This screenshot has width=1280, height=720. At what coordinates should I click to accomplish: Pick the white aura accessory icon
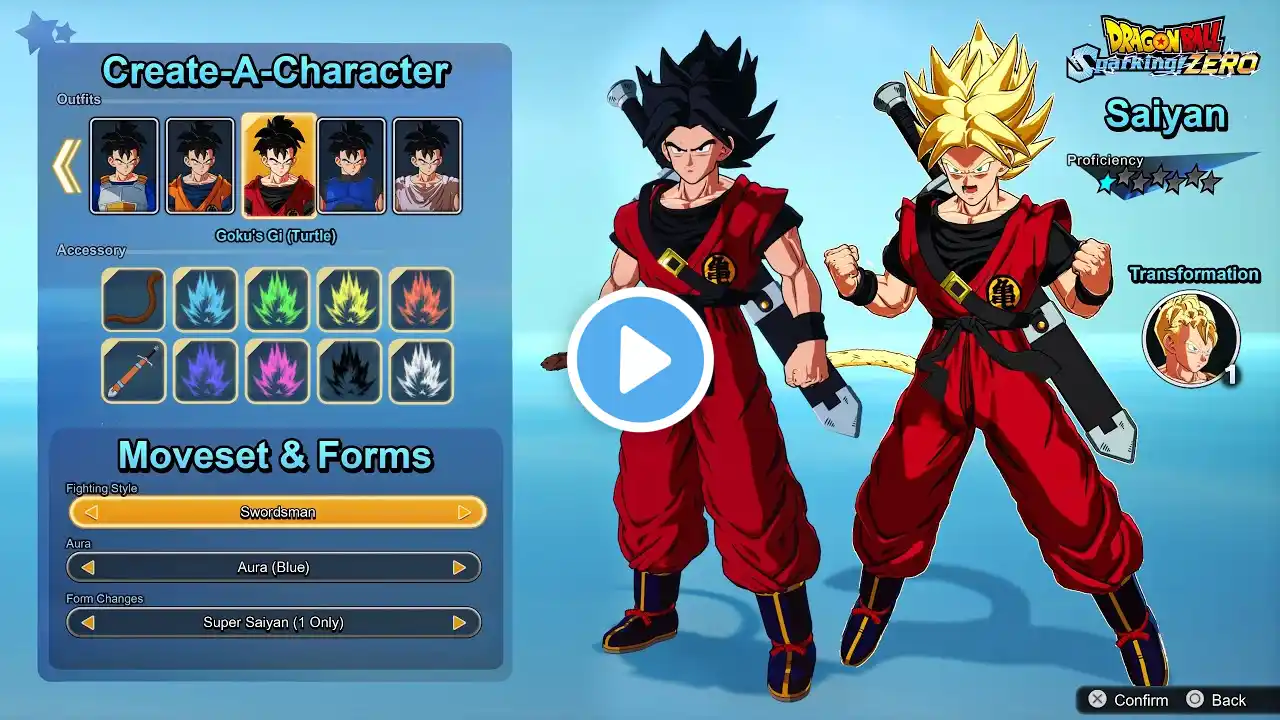coord(421,371)
